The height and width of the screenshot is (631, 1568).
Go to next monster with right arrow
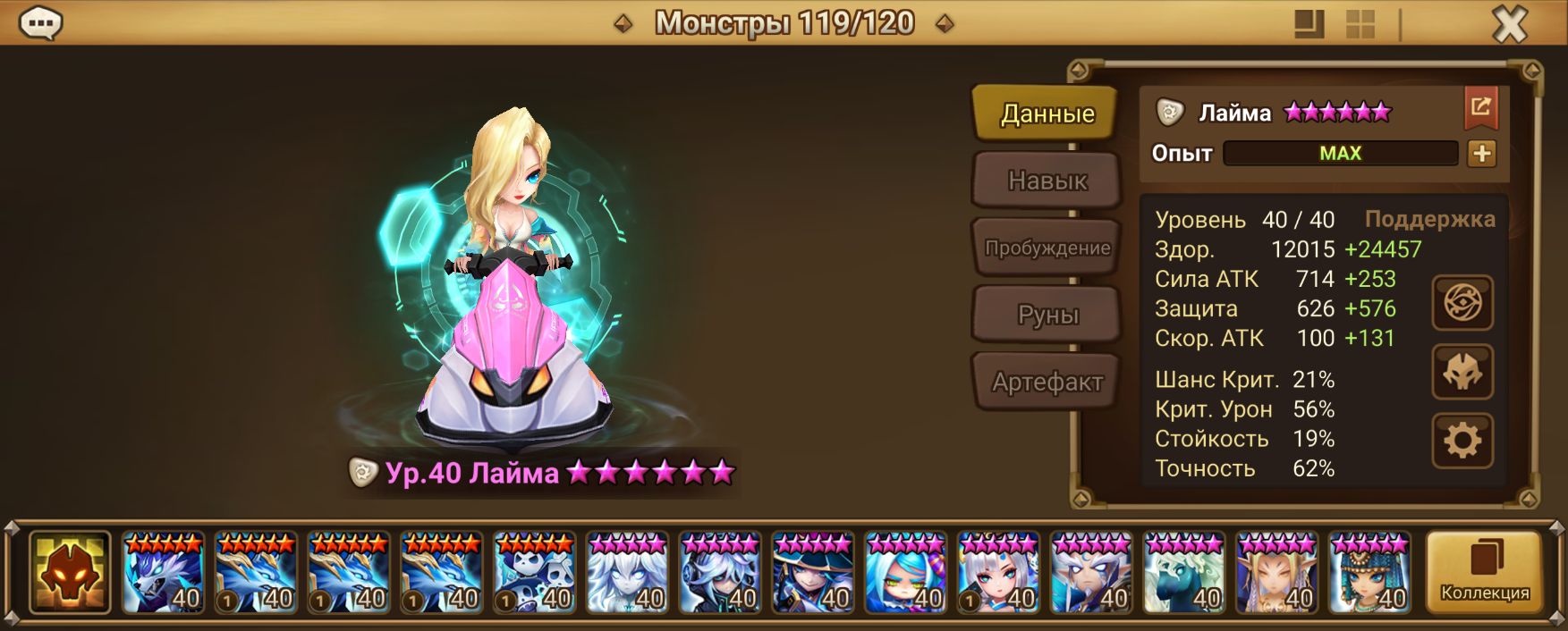click(x=944, y=24)
